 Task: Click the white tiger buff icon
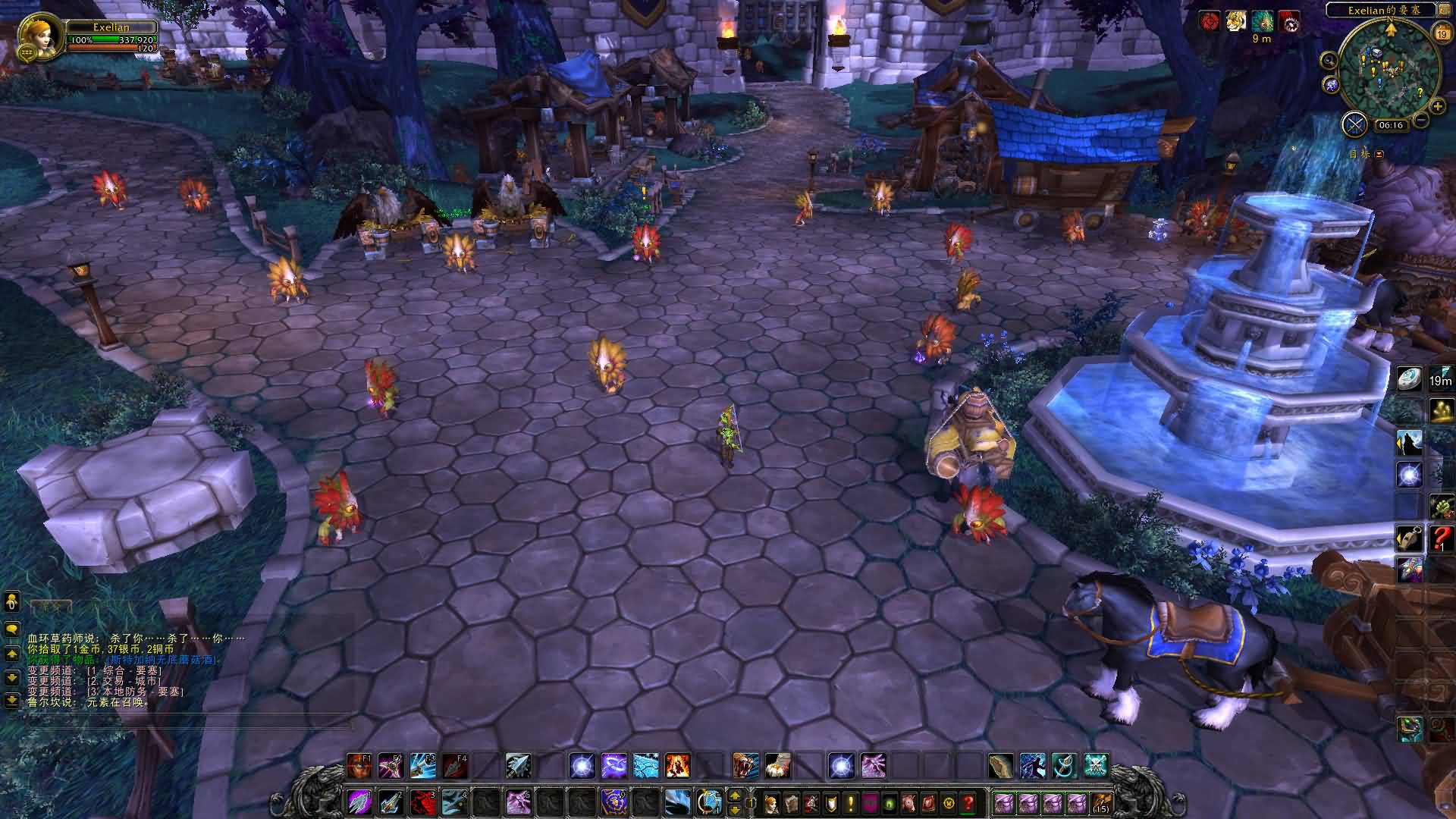(x=1235, y=22)
